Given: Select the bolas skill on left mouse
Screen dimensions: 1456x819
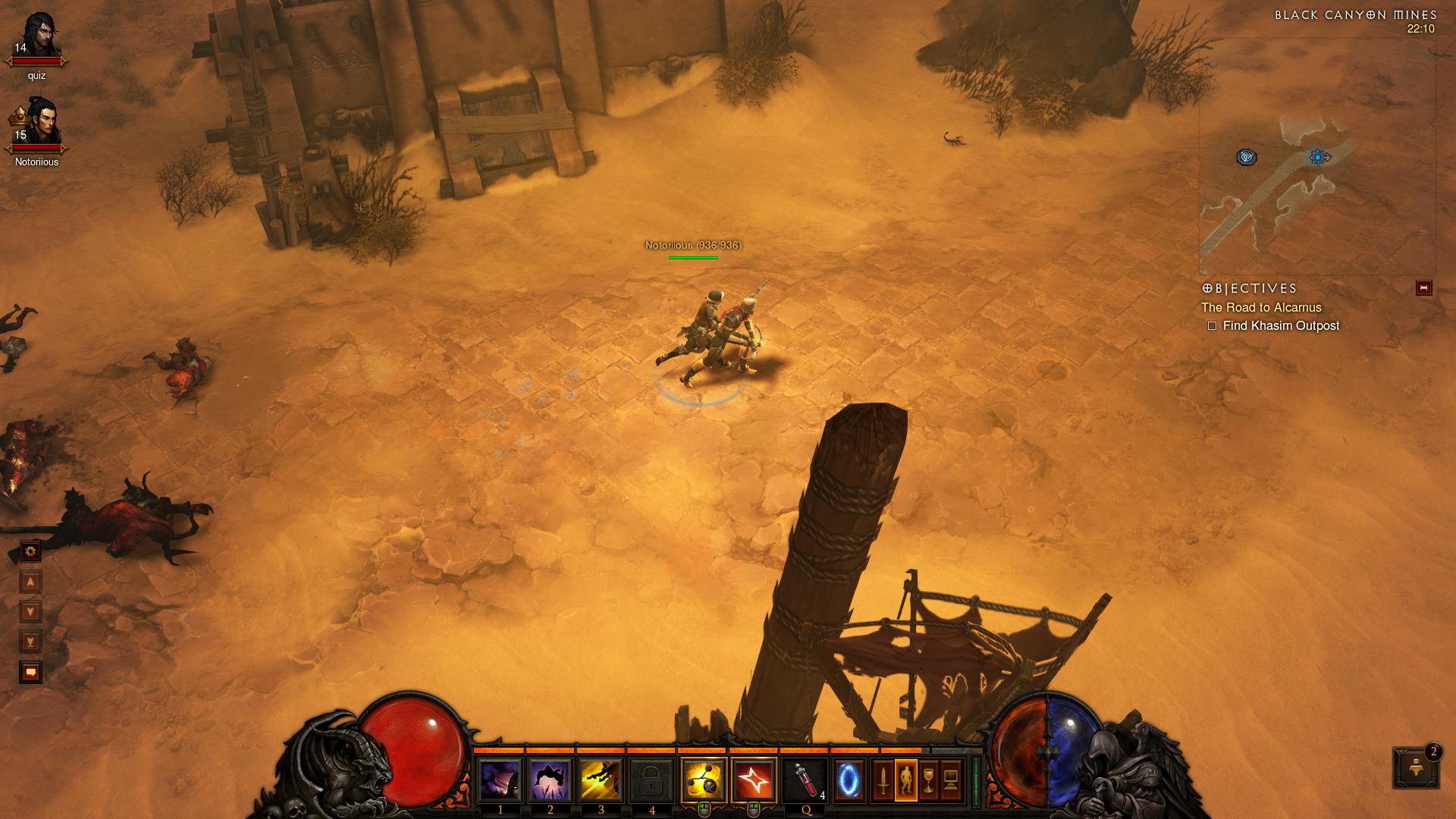Looking at the screenshot, I should tap(704, 780).
